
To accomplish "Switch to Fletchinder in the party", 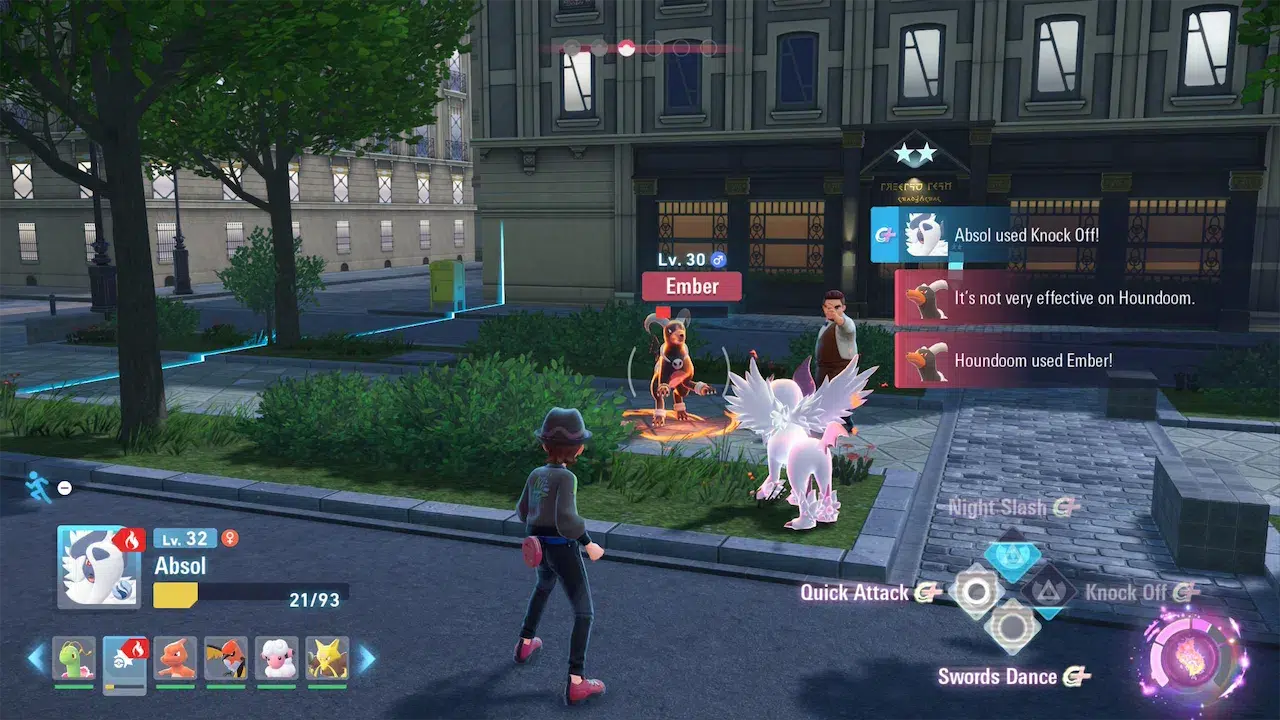I will click(226, 658).
